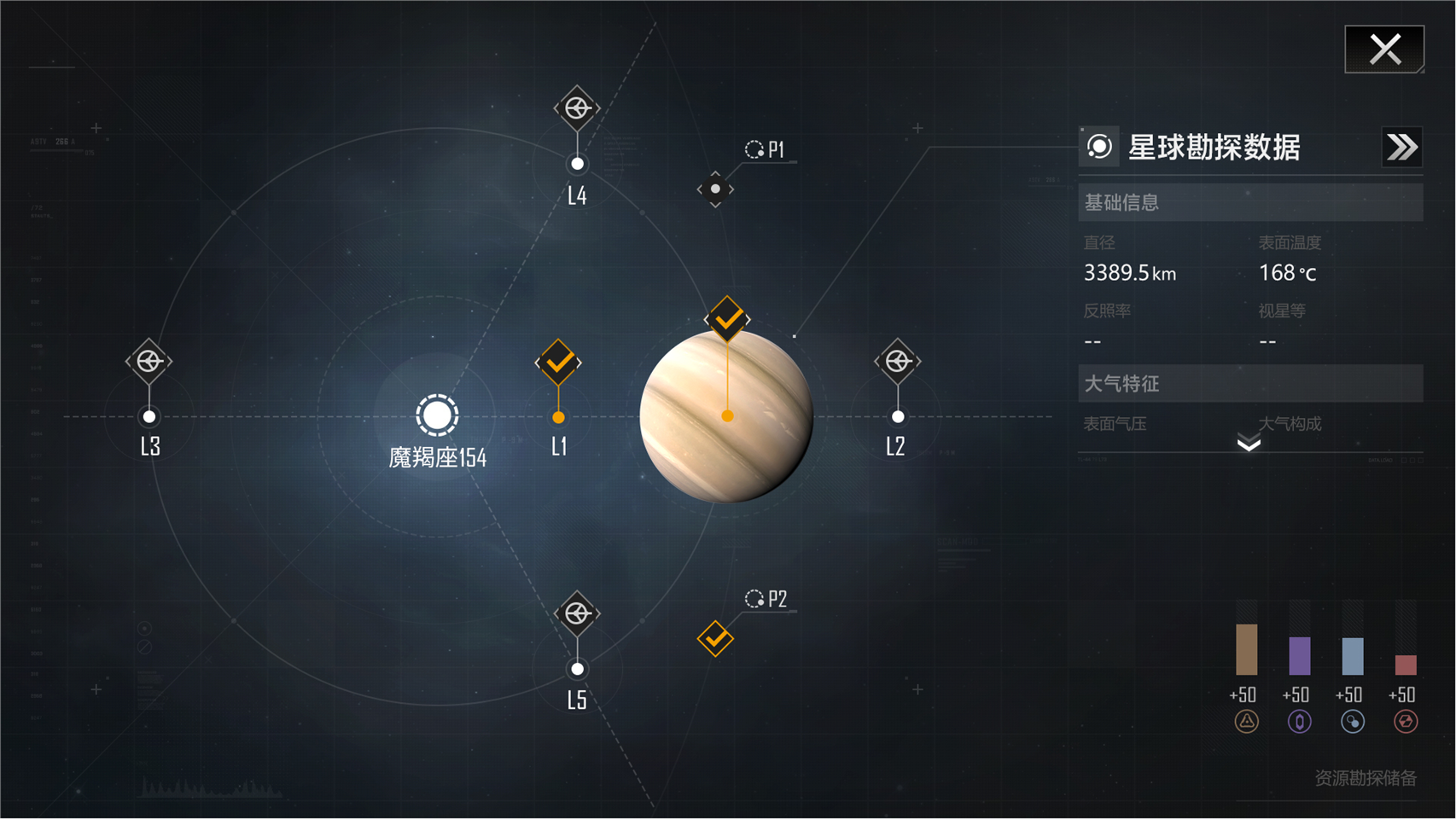Select the L5 Lagrange point marker

point(577,613)
